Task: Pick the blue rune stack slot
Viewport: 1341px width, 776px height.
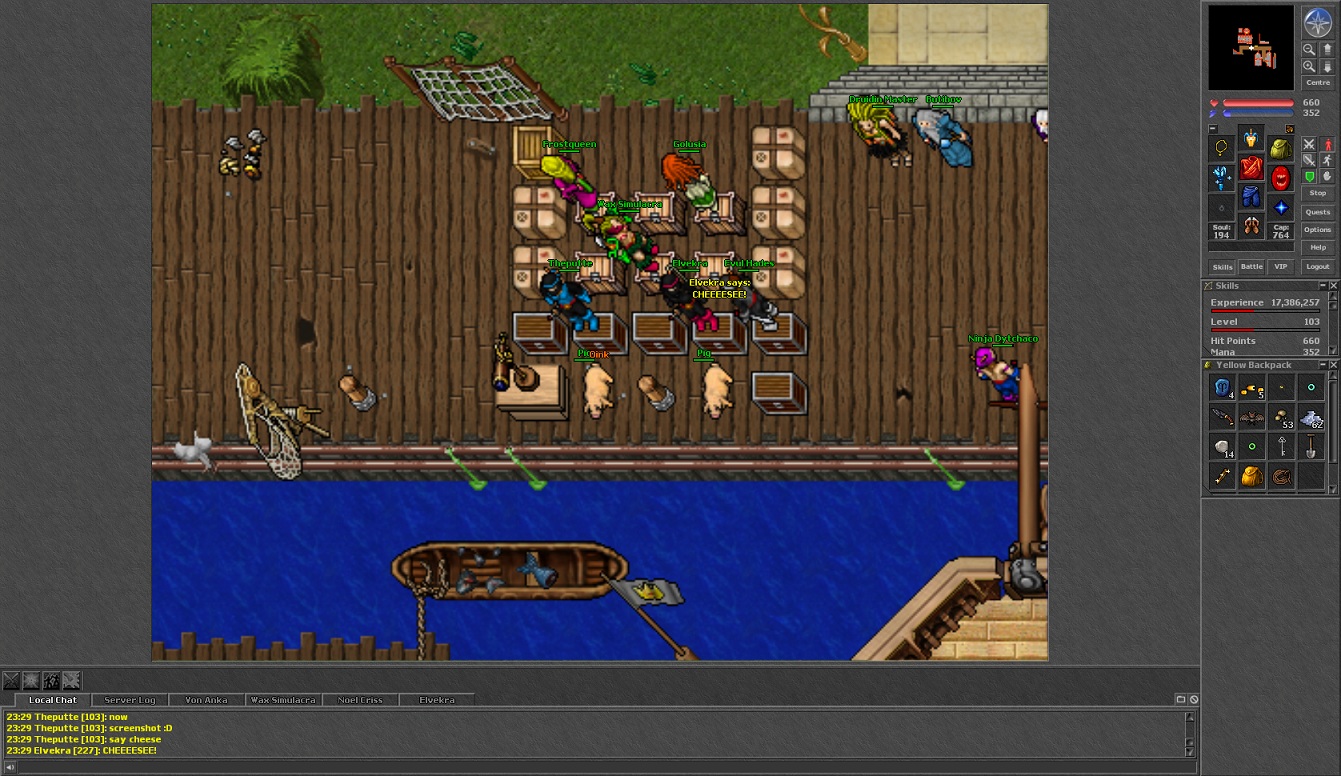Action: click(1221, 388)
